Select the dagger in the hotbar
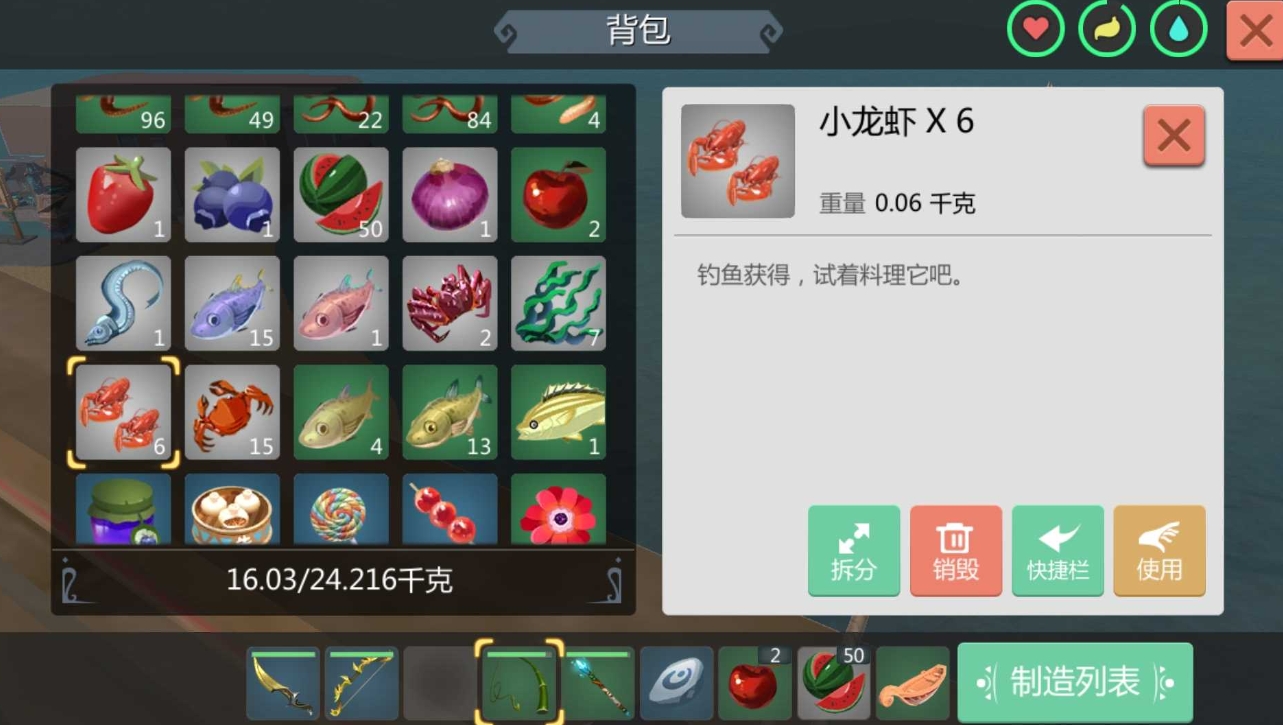Image resolution: width=1283 pixels, height=725 pixels. point(282,683)
